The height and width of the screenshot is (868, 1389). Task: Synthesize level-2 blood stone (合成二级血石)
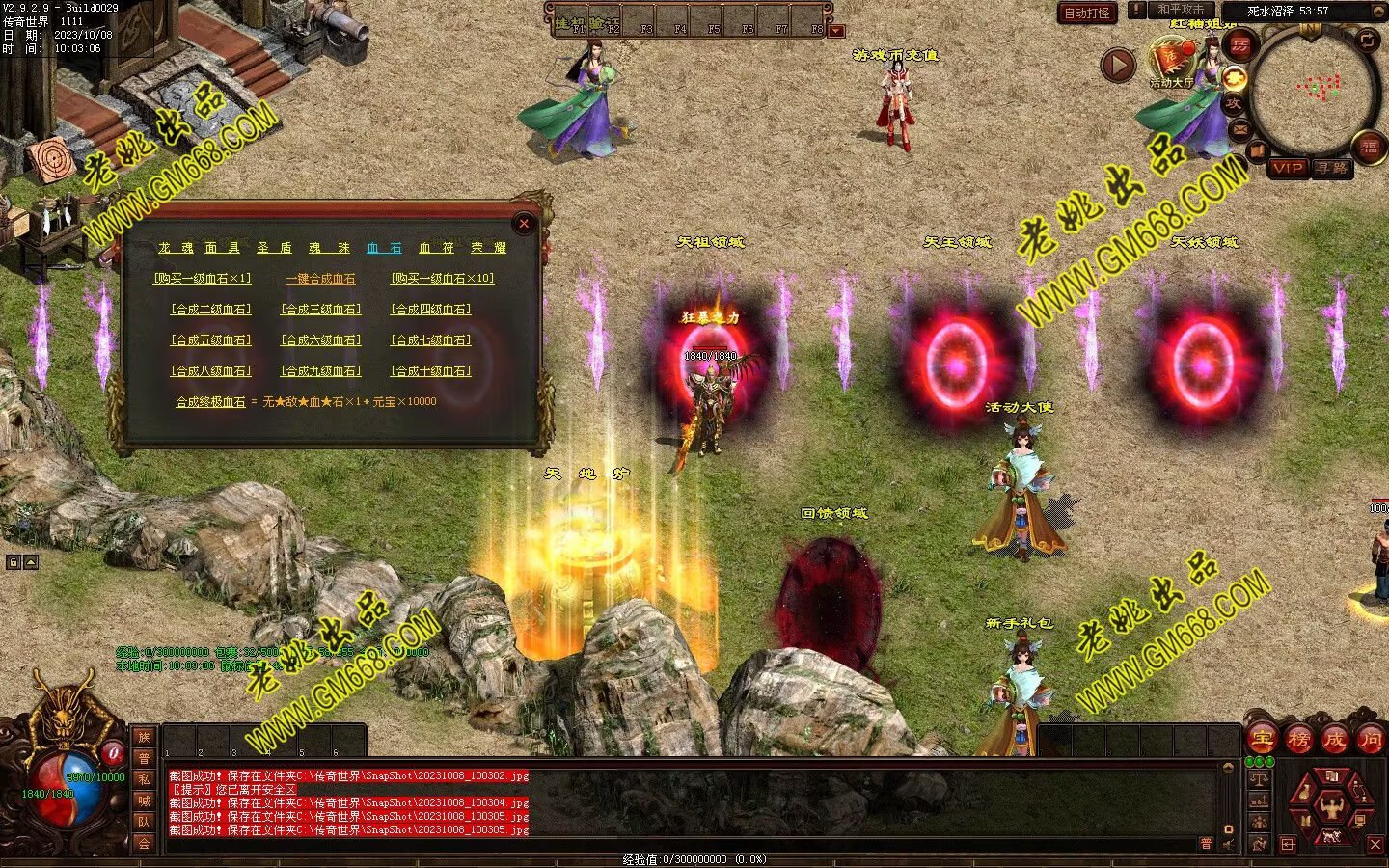coord(210,310)
